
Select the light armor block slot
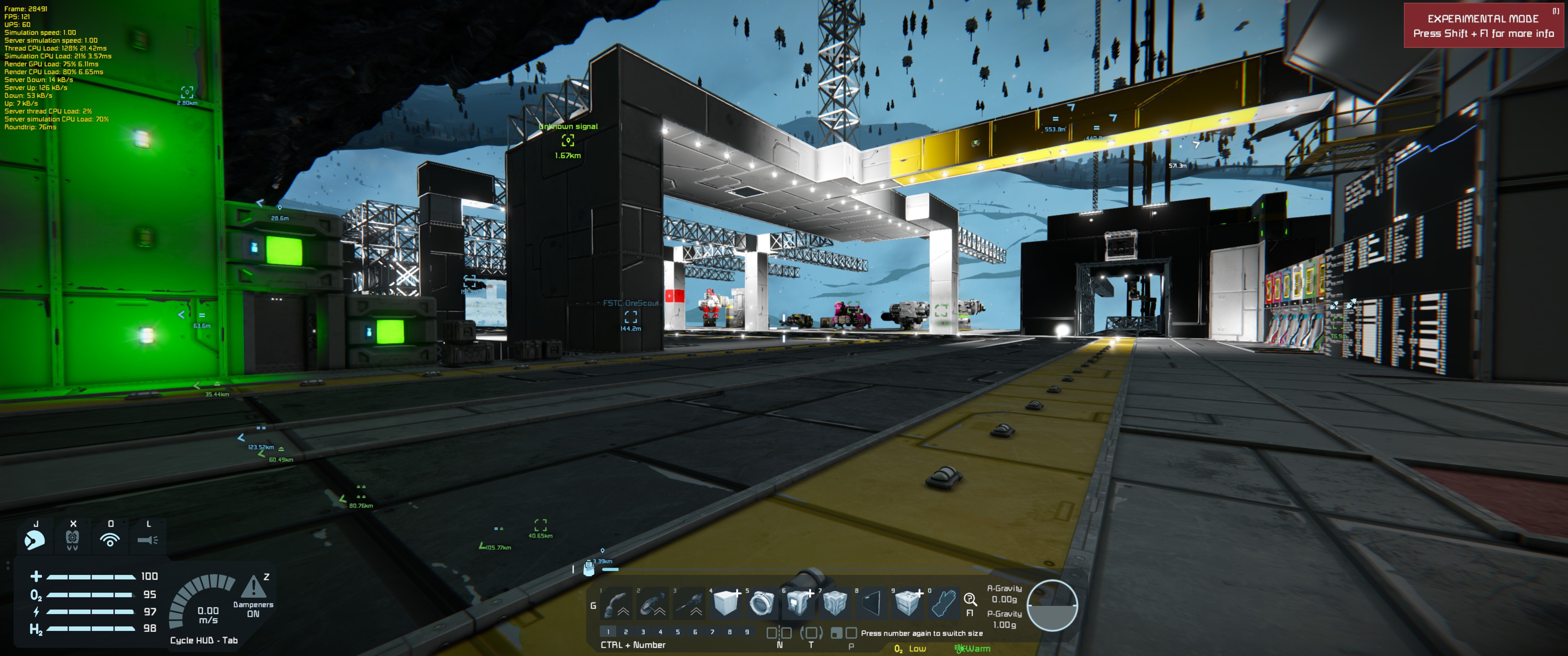726,604
